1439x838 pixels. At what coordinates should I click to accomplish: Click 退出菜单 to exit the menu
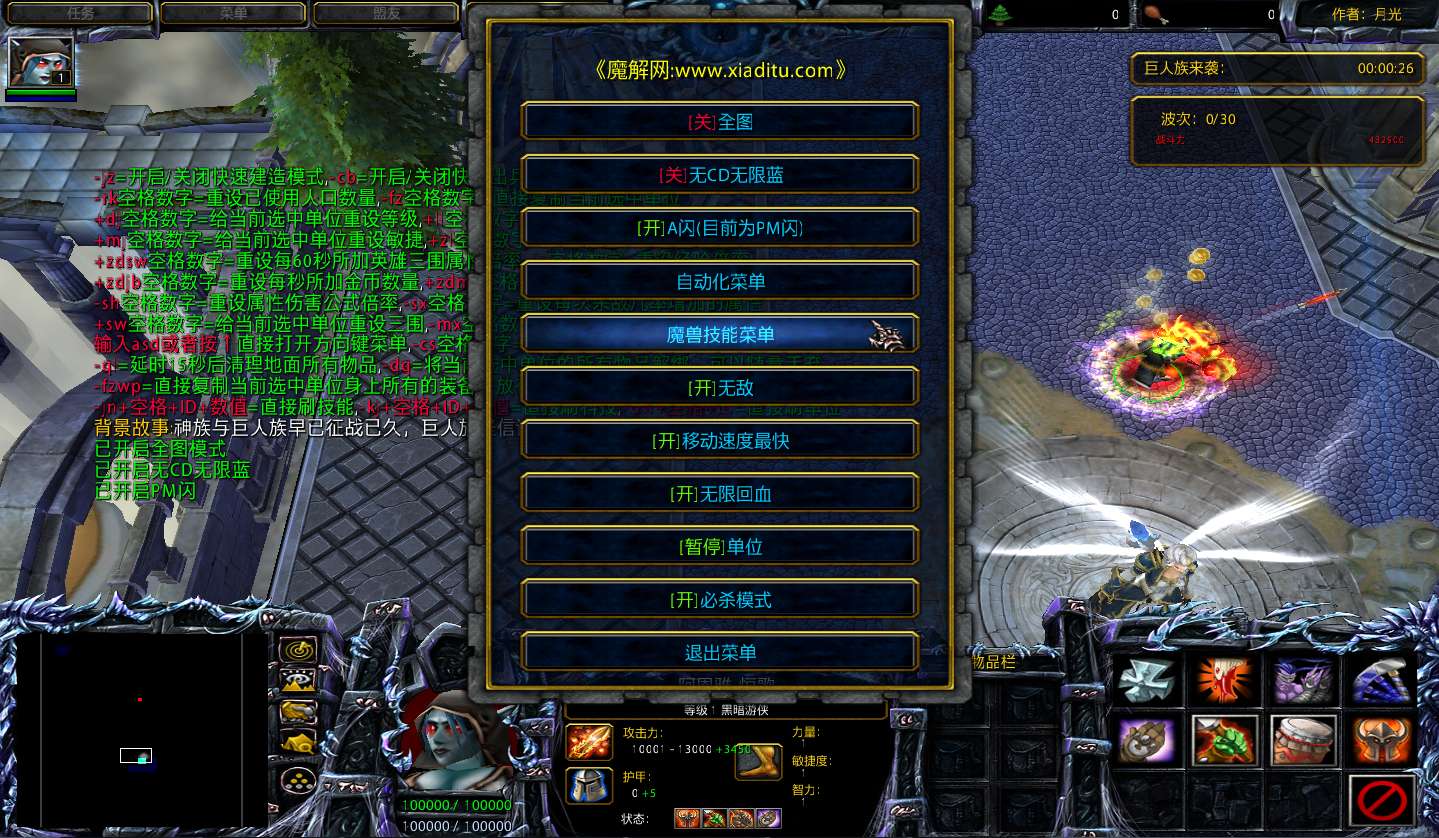[720, 652]
